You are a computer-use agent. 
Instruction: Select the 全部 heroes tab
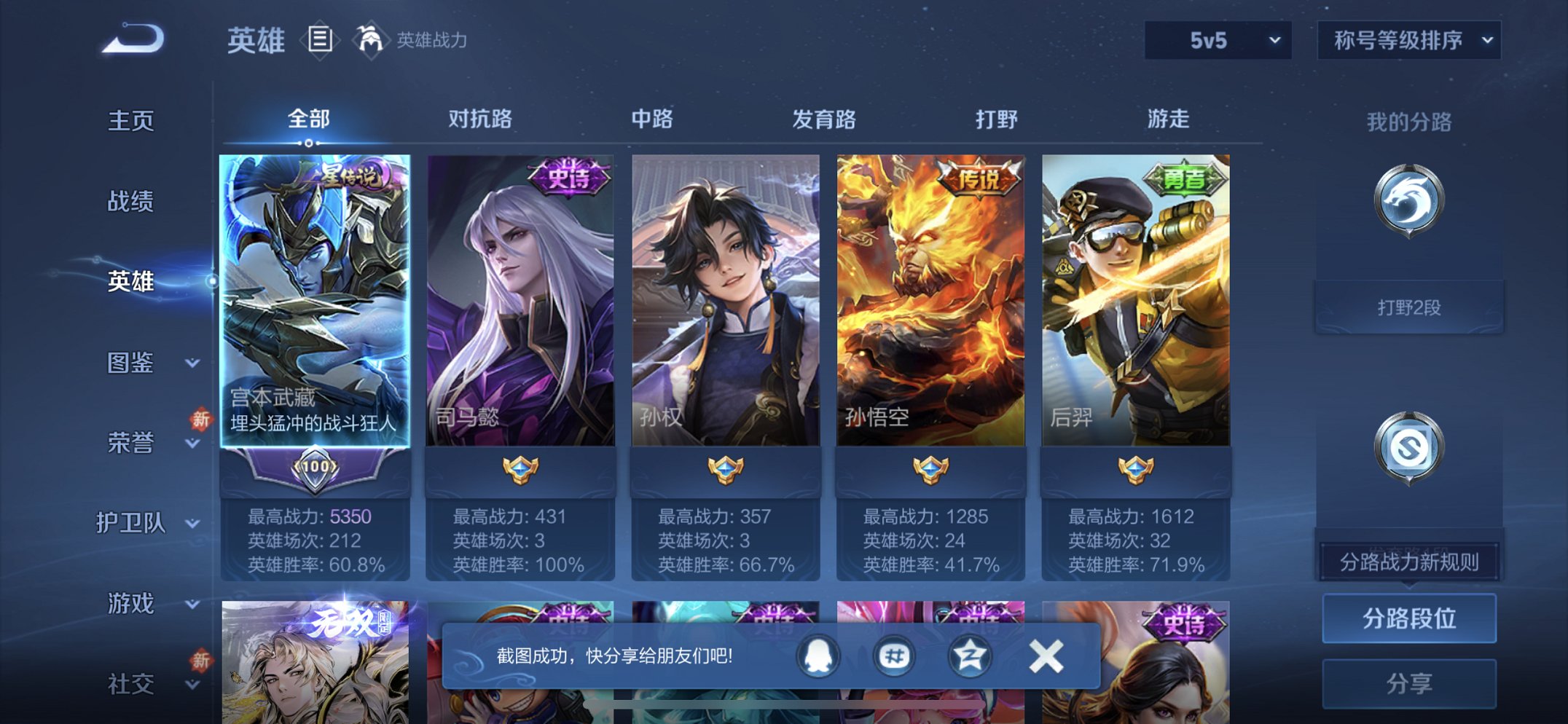311,117
